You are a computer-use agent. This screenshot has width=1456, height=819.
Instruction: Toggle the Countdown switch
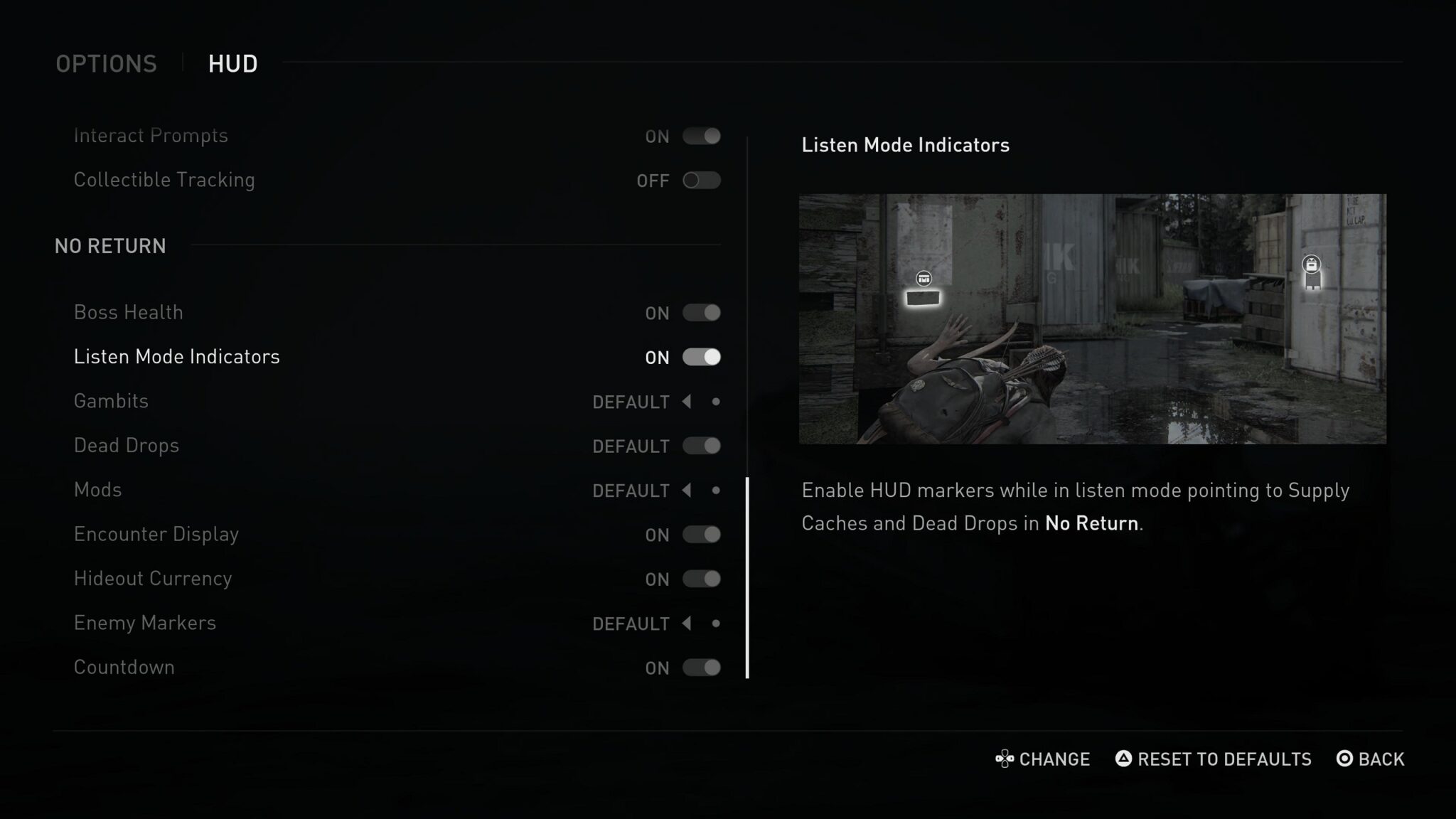[x=701, y=668]
